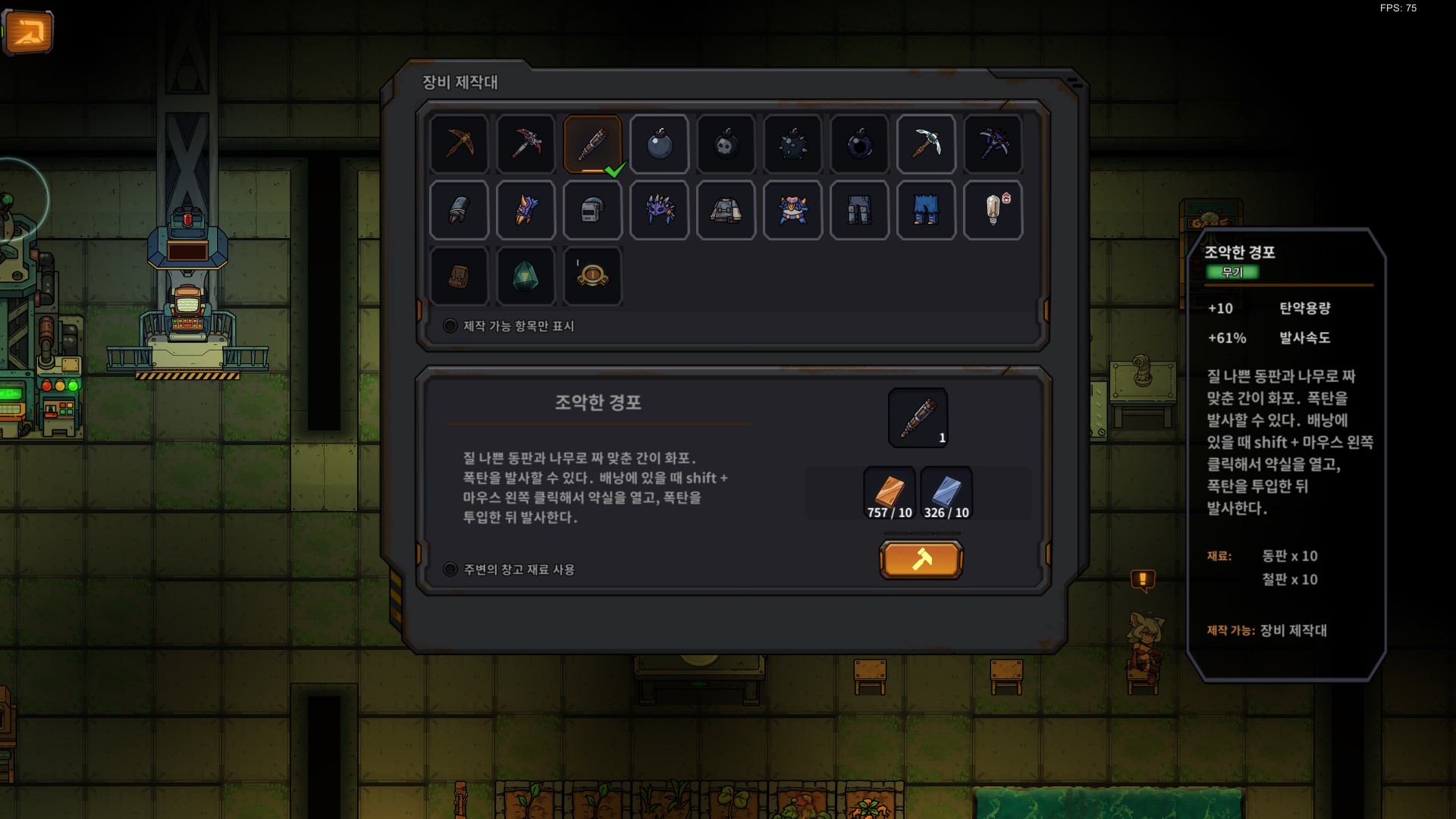Select the crude cannon recipe slot
The image size is (1456, 819).
tap(593, 144)
